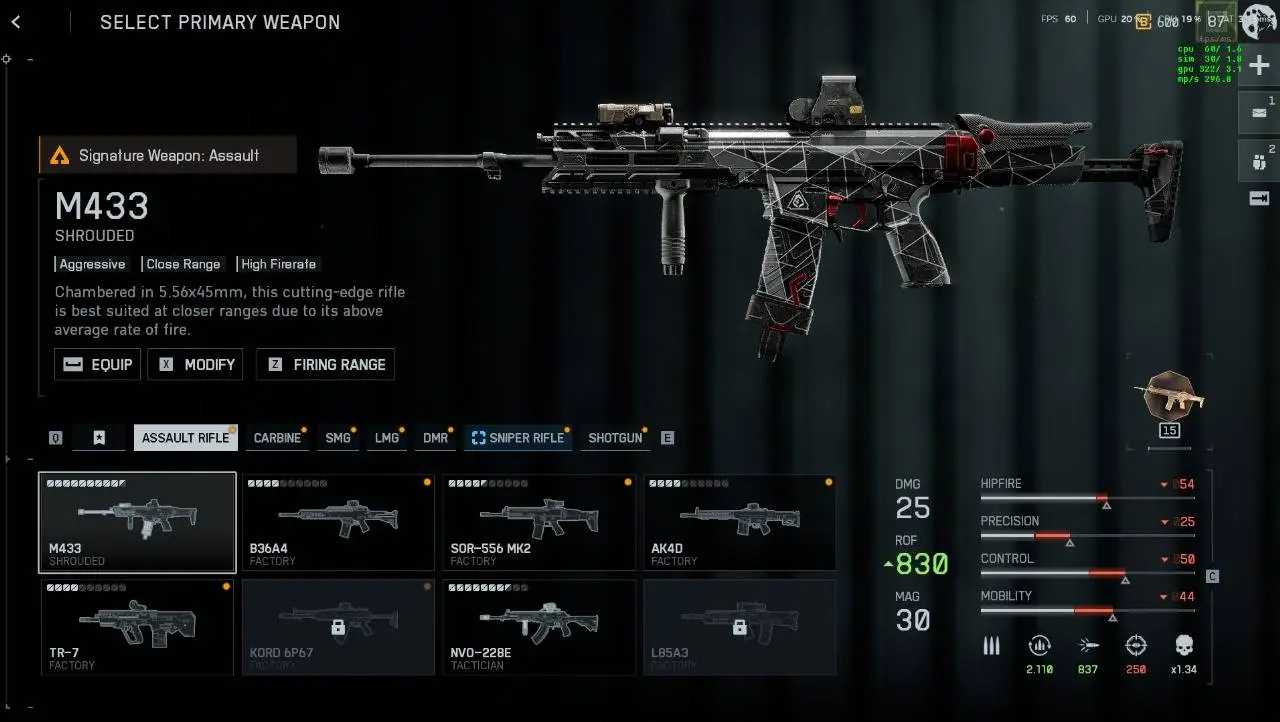Open the Modify weapon screen
The width and height of the screenshot is (1280, 722).
(x=195, y=365)
